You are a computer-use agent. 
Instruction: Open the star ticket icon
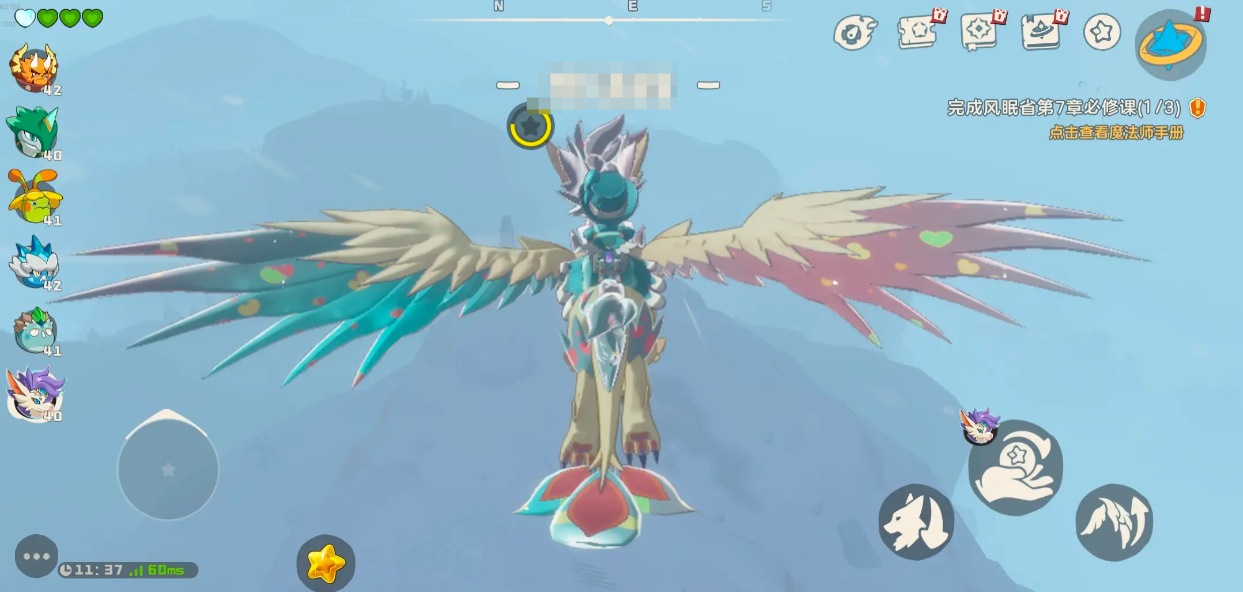coord(918,32)
